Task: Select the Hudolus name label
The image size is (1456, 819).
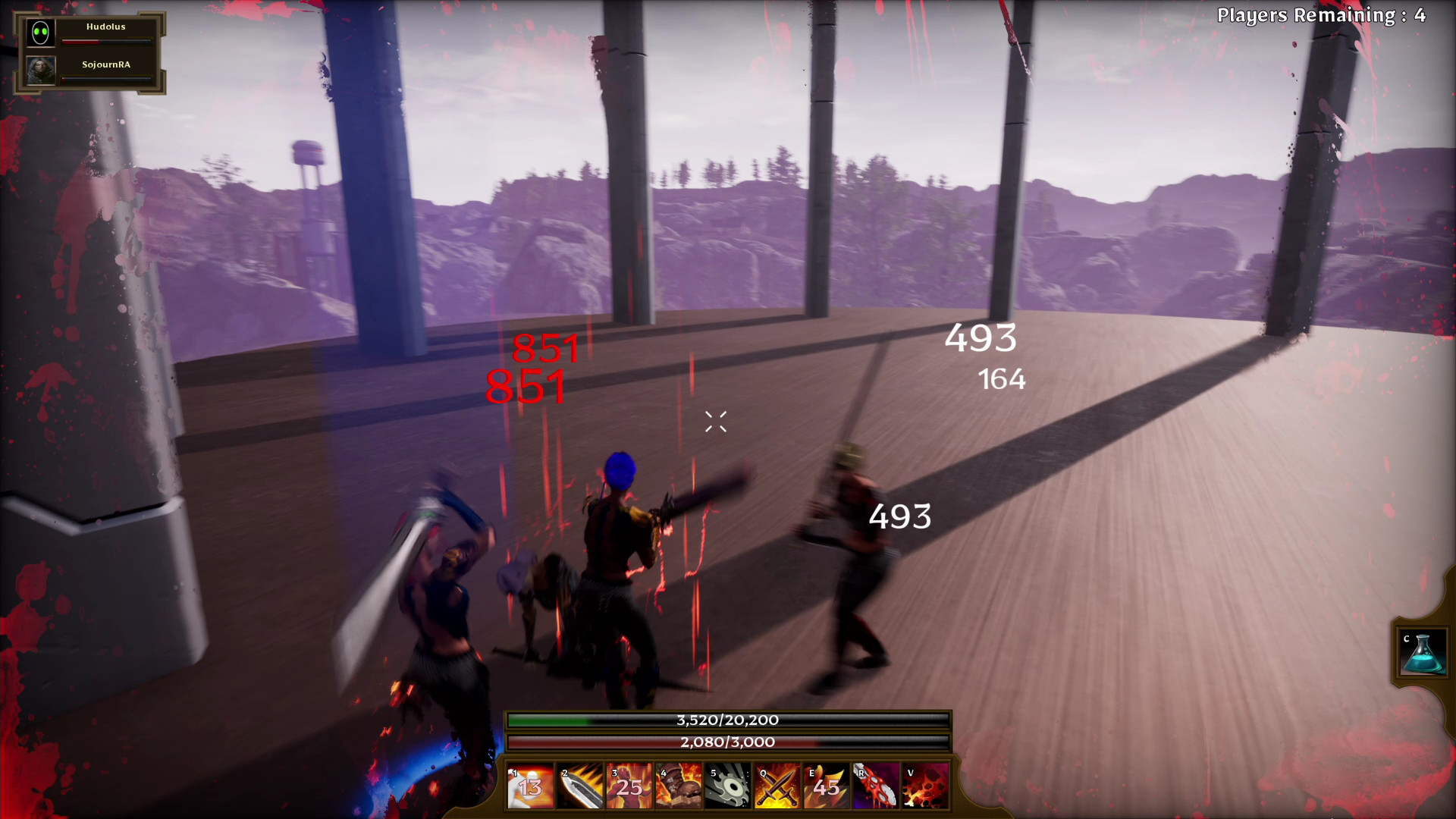Action: point(106,26)
